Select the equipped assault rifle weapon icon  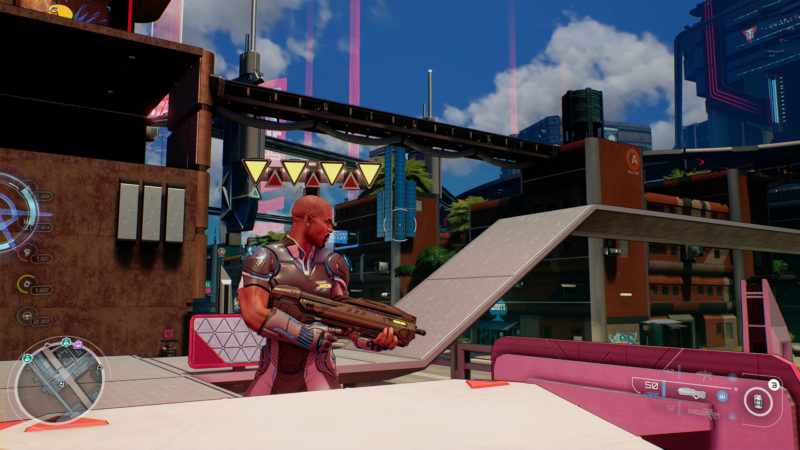pos(690,394)
